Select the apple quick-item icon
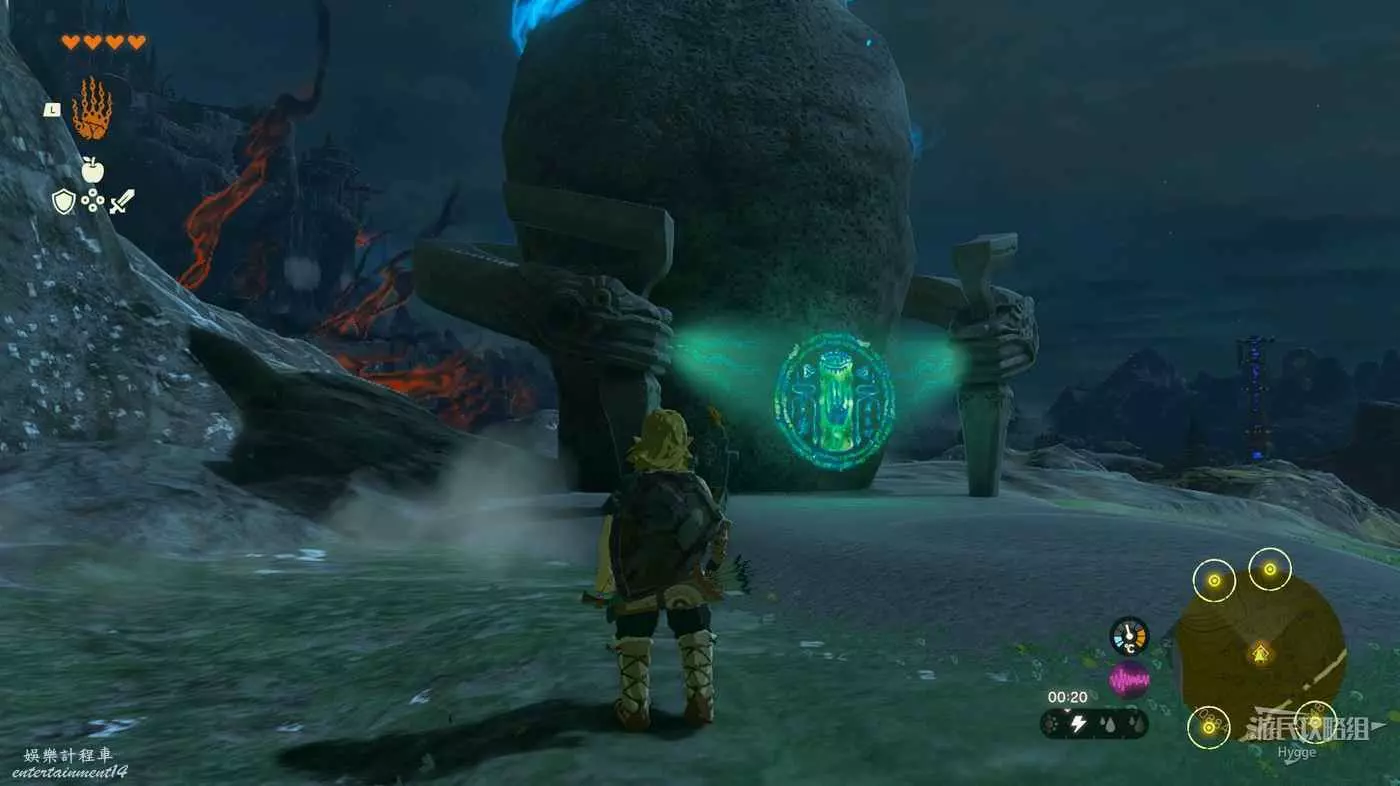The image size is (1400, 786). click(92, 171)
